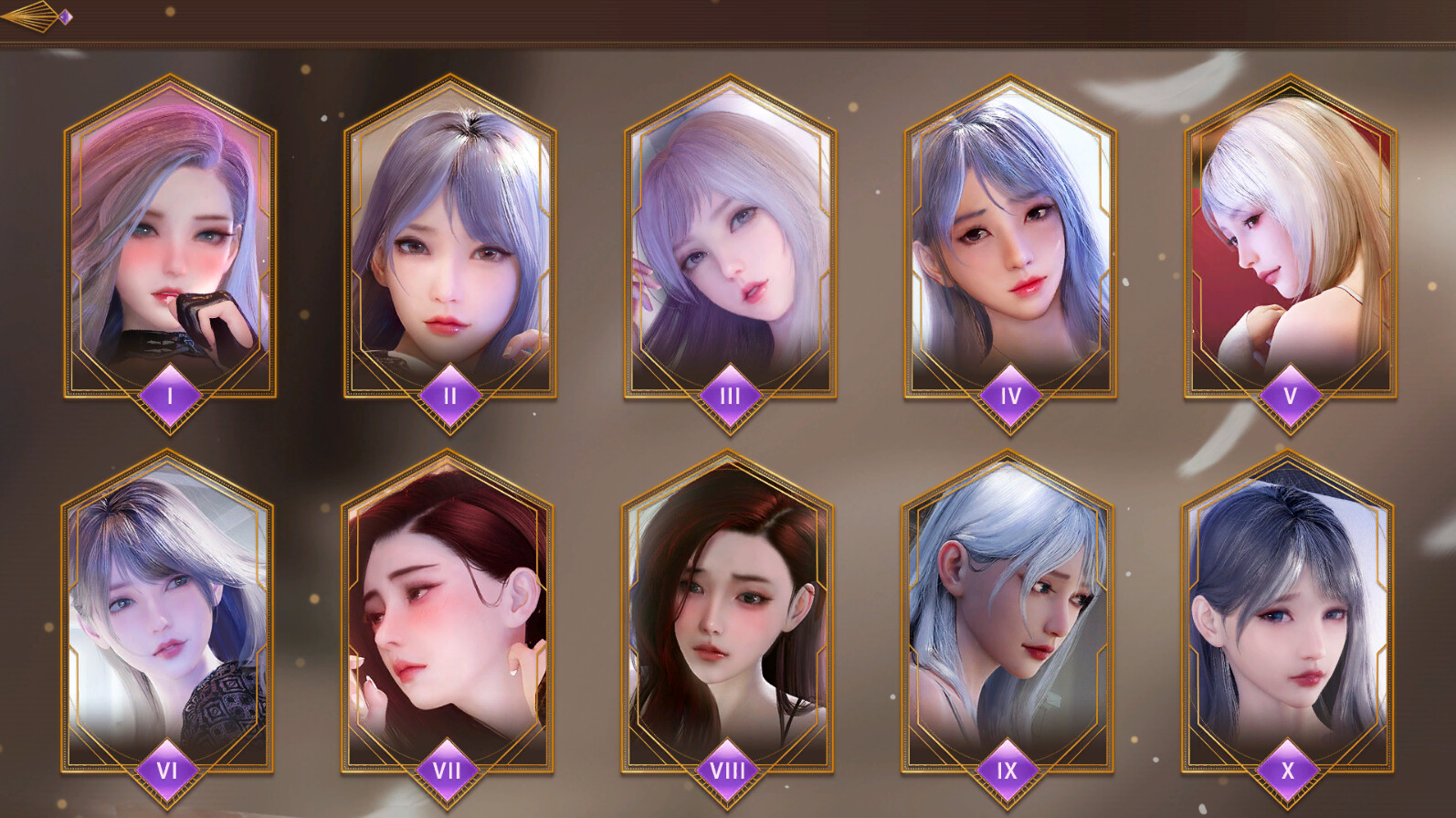The image size is (1456, 818).
Task: Select the purple diamond badge labeled VIII
Action: (x=726, y=770)
